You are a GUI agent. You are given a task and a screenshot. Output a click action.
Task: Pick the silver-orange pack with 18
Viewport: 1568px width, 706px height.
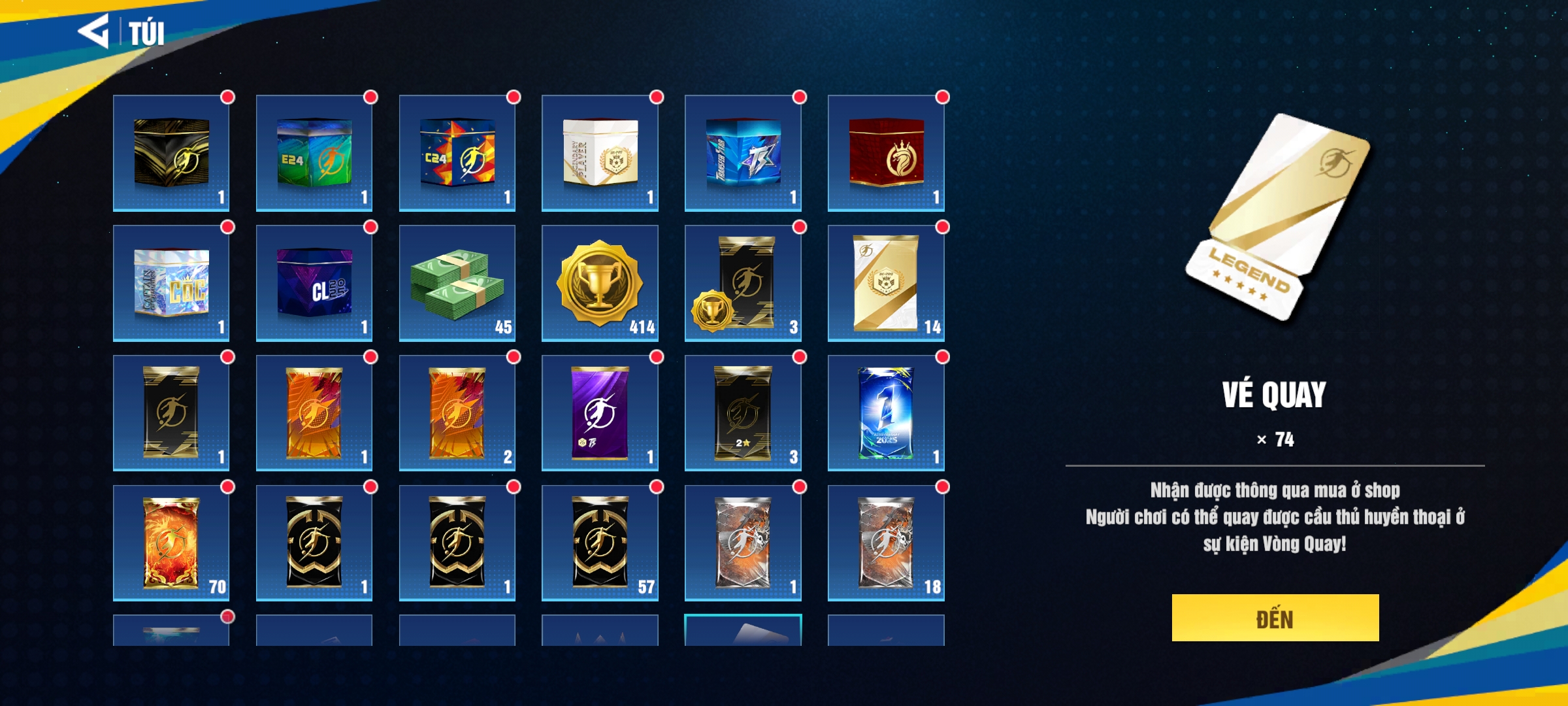(886, 543)
